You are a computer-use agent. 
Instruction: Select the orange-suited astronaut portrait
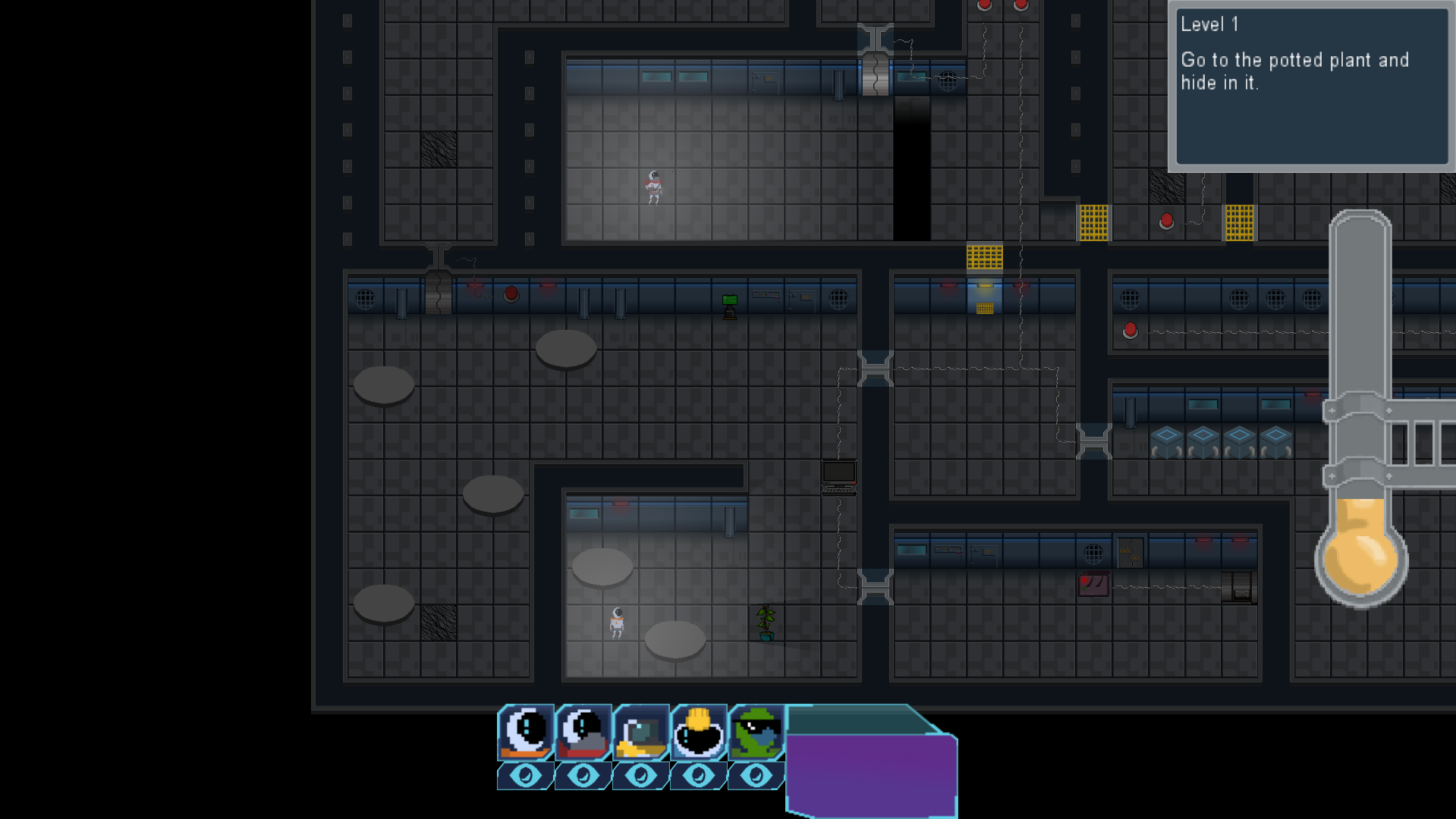526,732
